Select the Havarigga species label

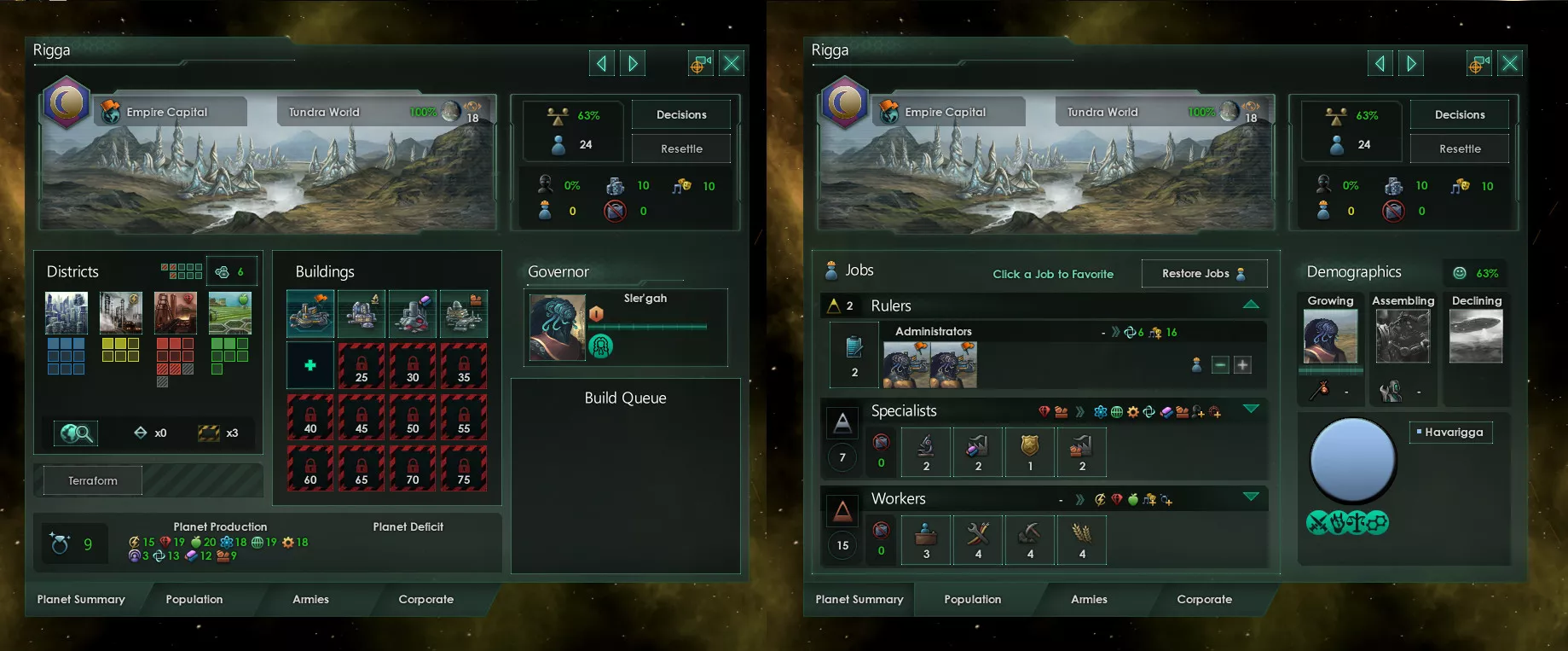tap(1451, 432)
